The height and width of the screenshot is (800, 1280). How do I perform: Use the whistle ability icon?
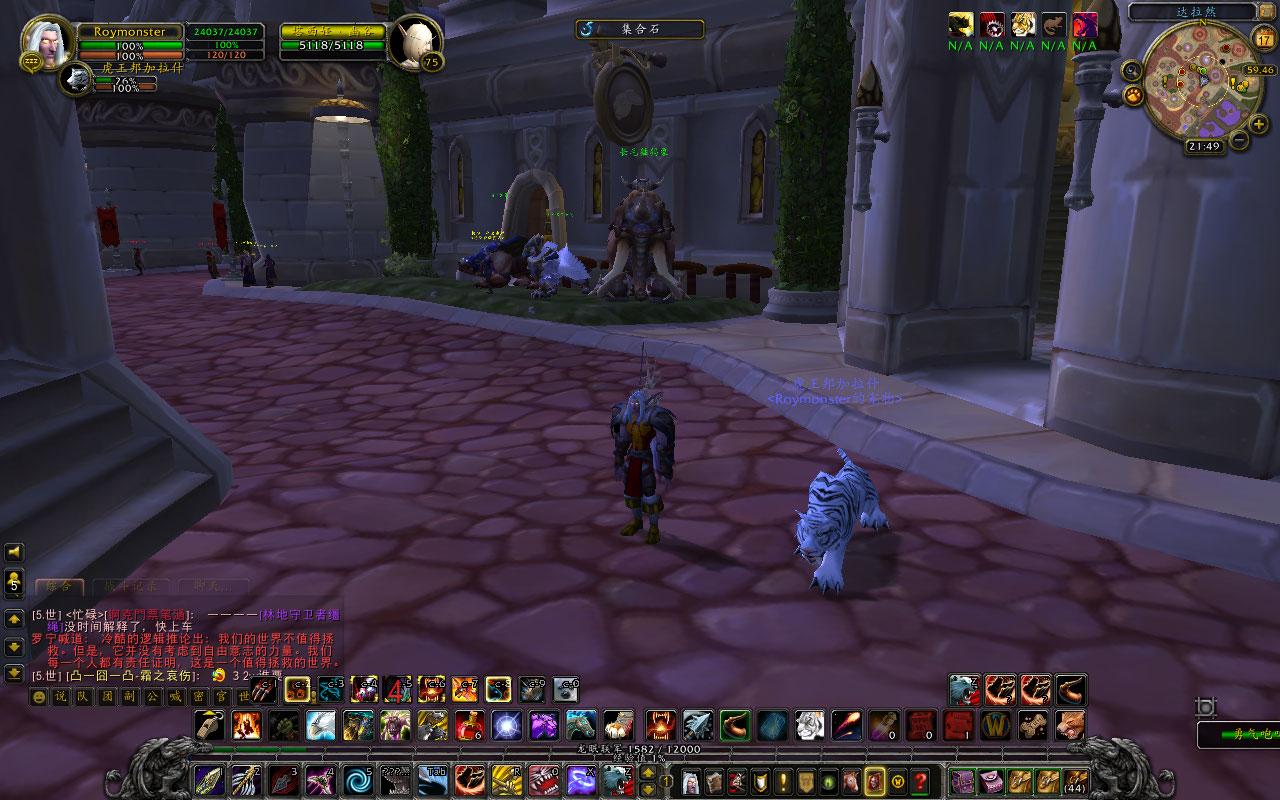(x=209, y=724)
